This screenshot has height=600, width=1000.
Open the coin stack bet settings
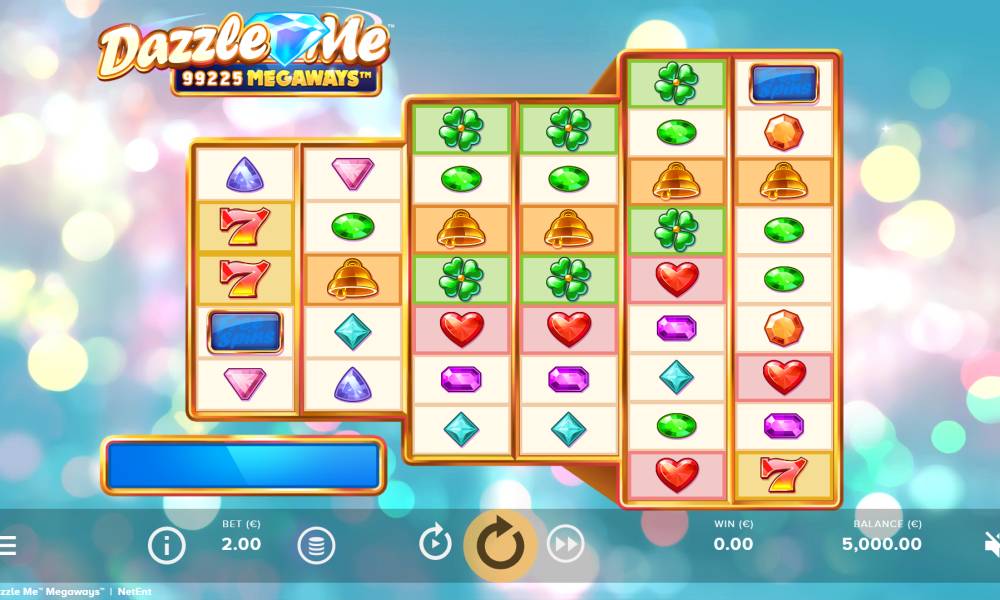click(315, 545)
